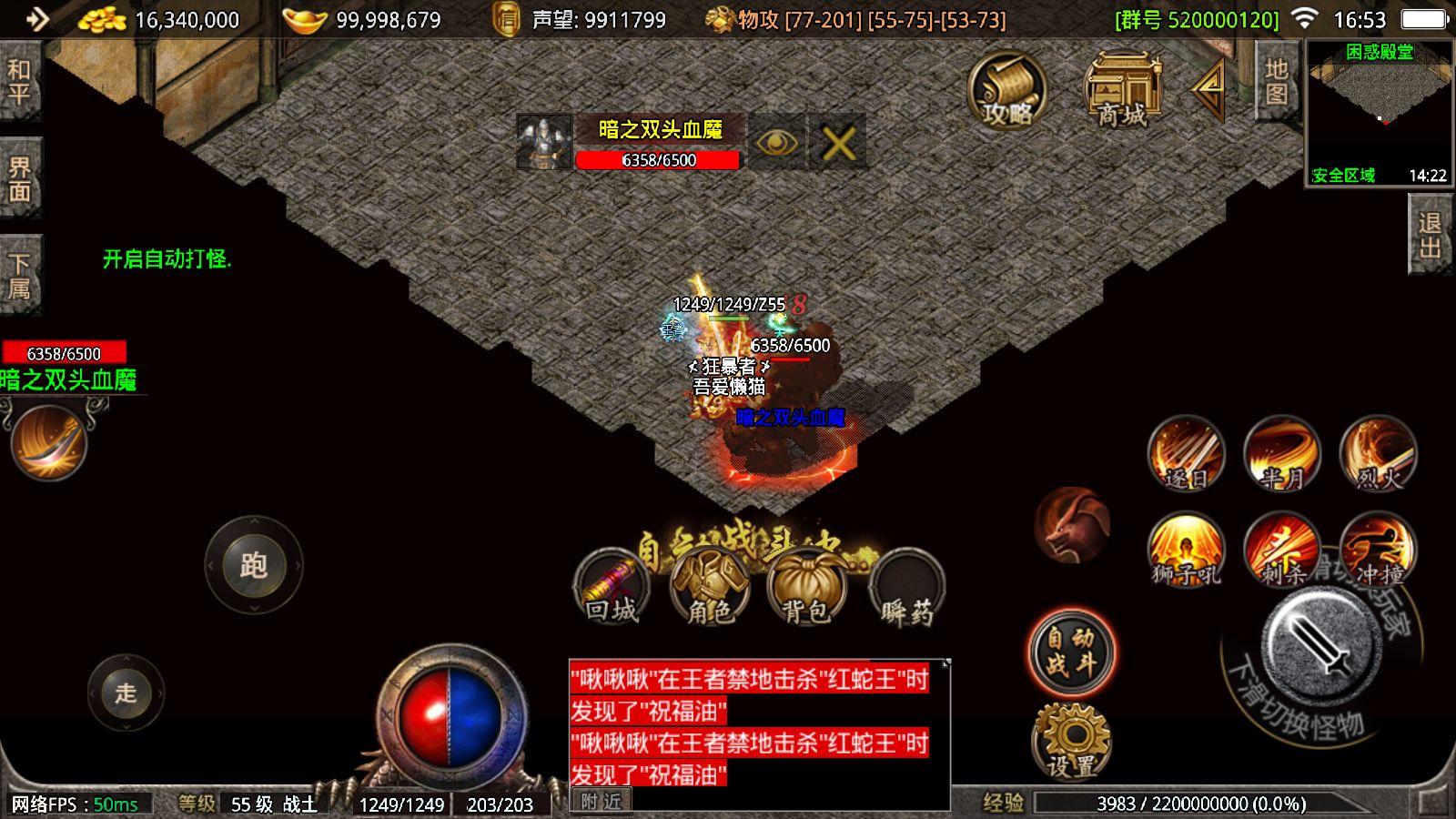Click the eye icon to inspect target
This screenshot has width=1456, height=819.
(776, 143)
